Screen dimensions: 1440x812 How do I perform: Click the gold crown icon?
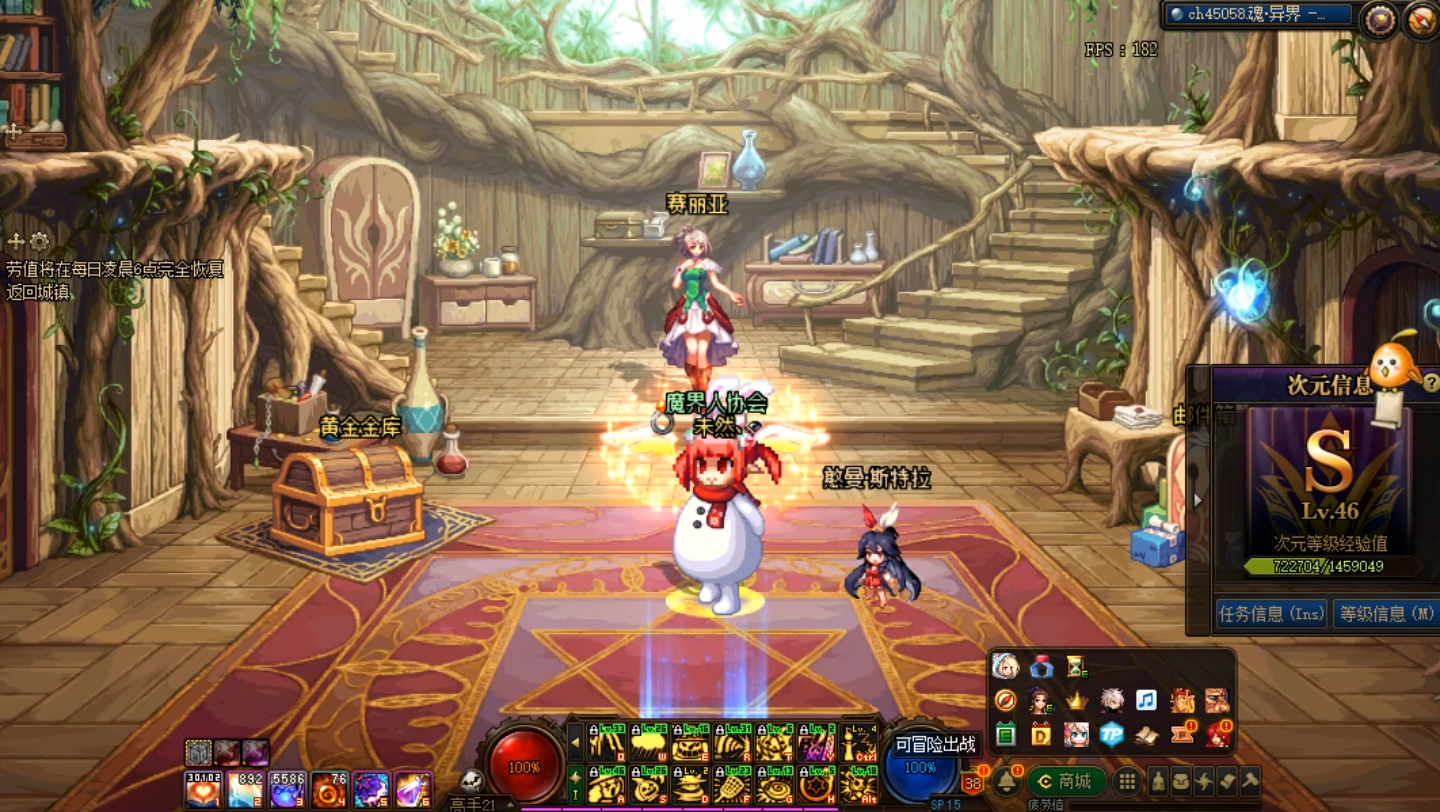coord(1076,700)
